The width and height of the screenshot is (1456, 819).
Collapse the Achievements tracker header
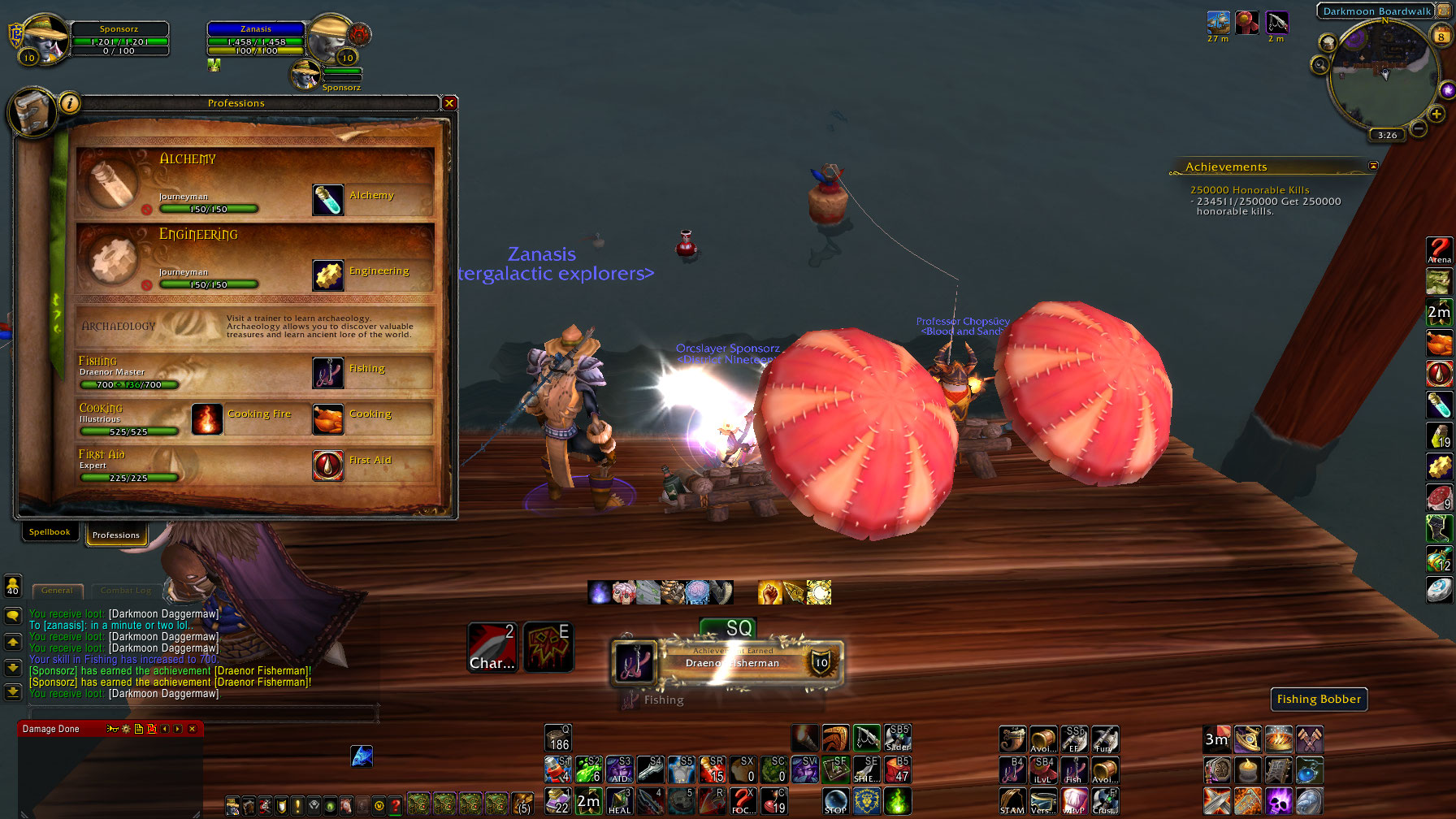click(1373, 166)
